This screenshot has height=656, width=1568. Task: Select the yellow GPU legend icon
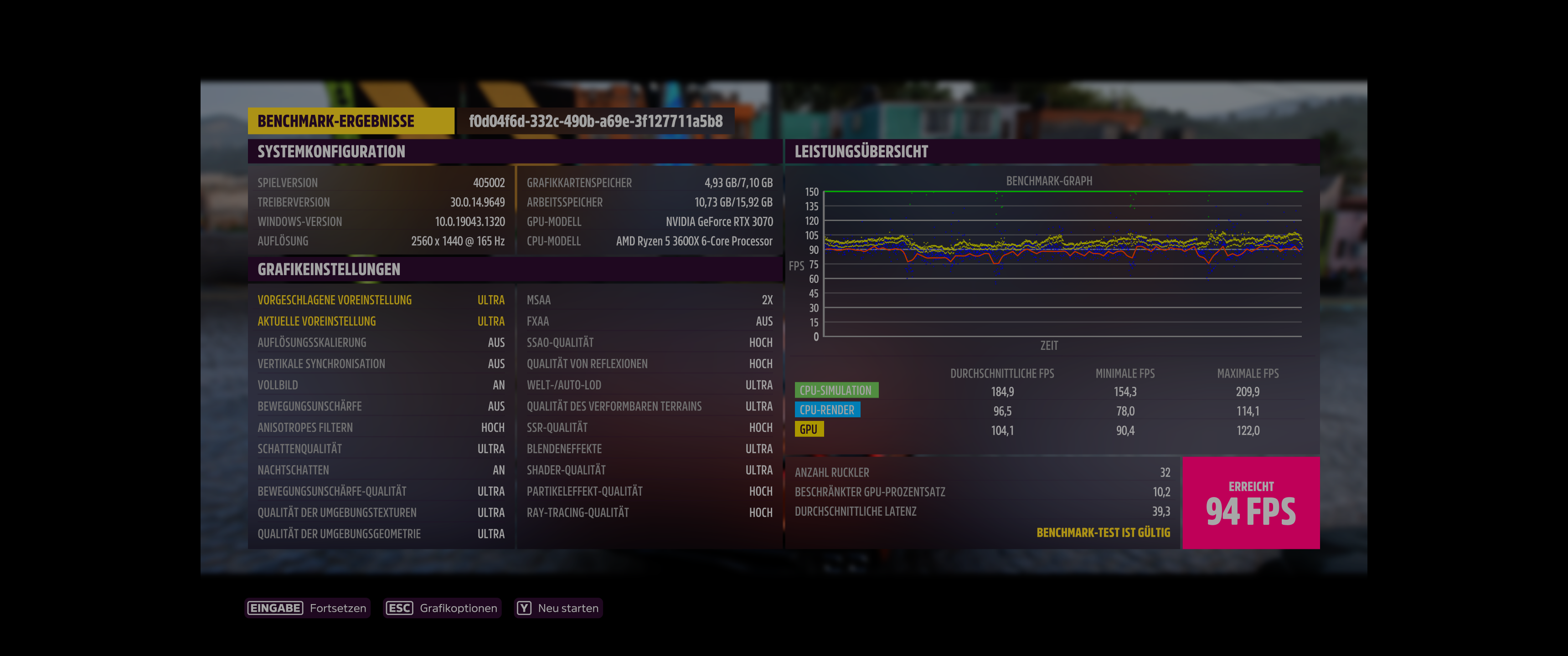[x=810, y=429]
